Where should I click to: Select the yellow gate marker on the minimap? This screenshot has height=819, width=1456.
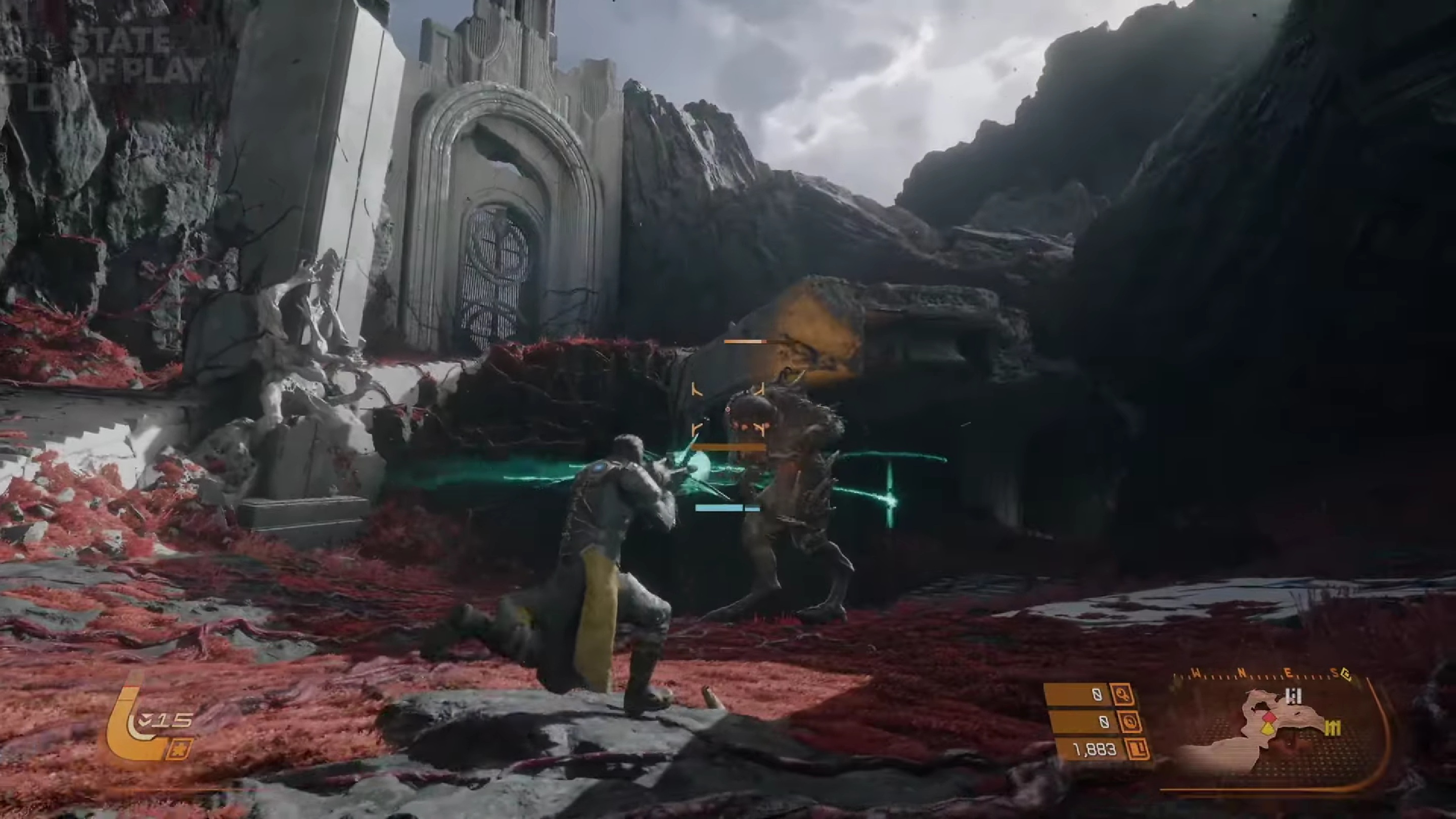tap(1333, 729)
